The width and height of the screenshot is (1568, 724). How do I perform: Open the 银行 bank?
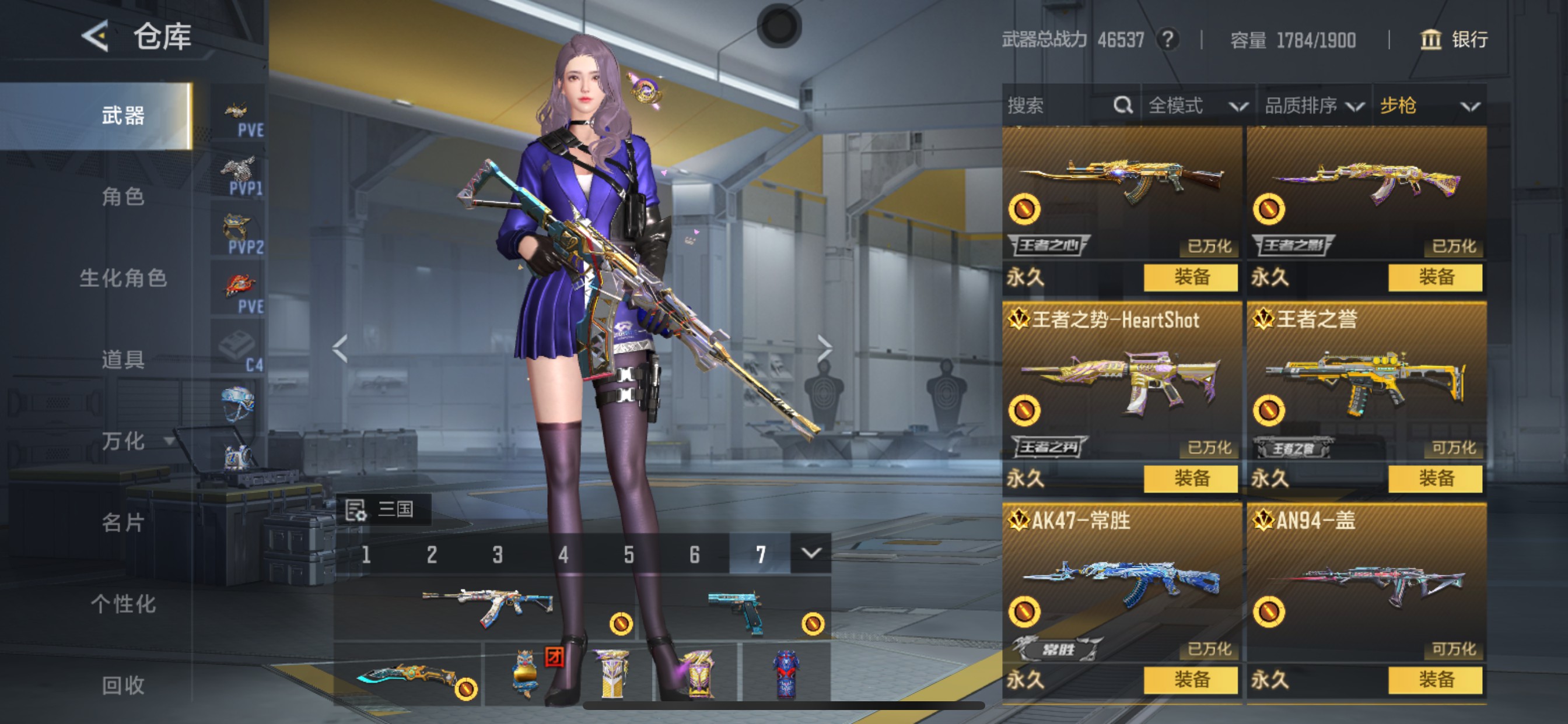(1454, 40)
